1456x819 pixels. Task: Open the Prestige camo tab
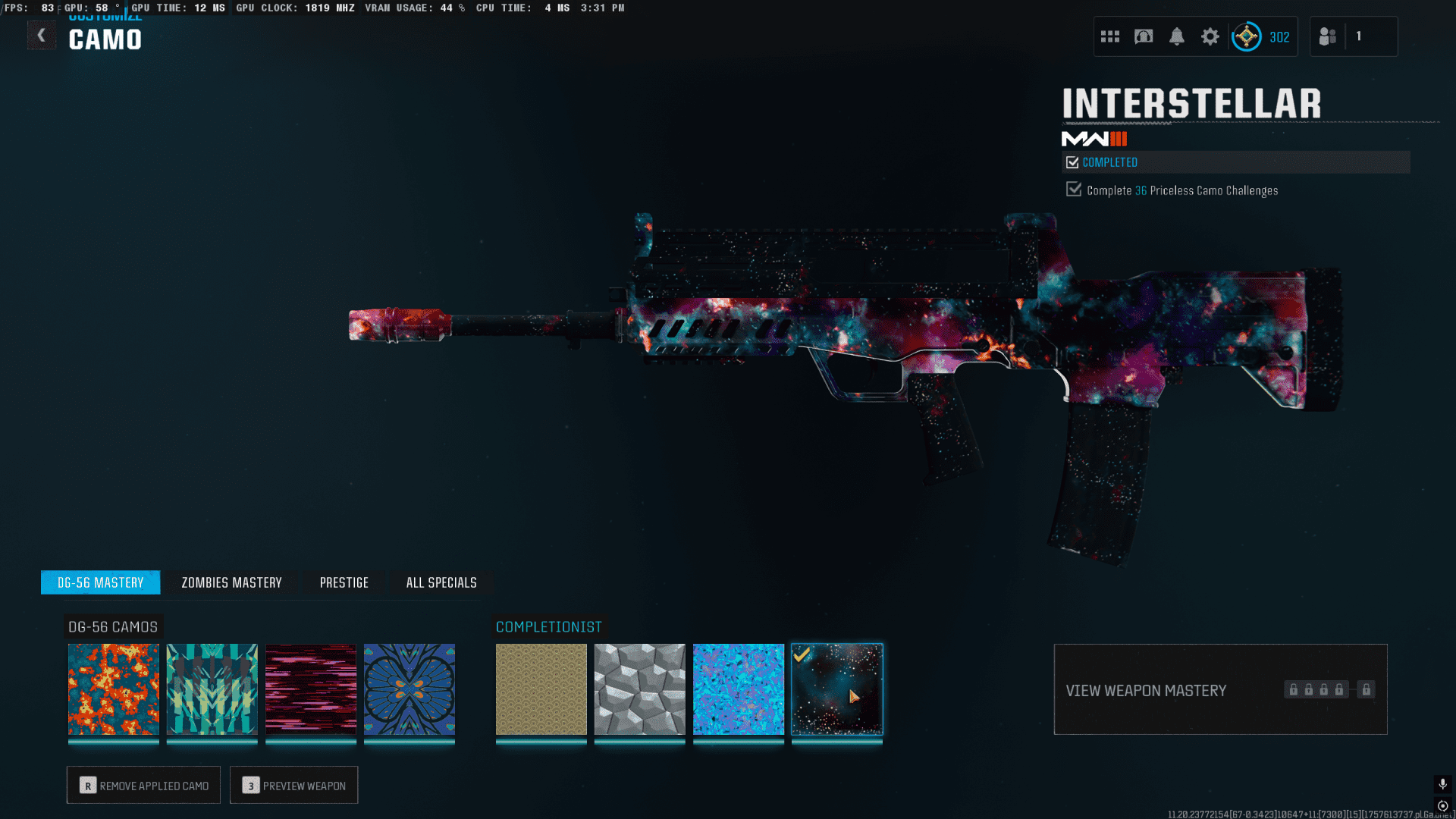(x=344, y=582)
